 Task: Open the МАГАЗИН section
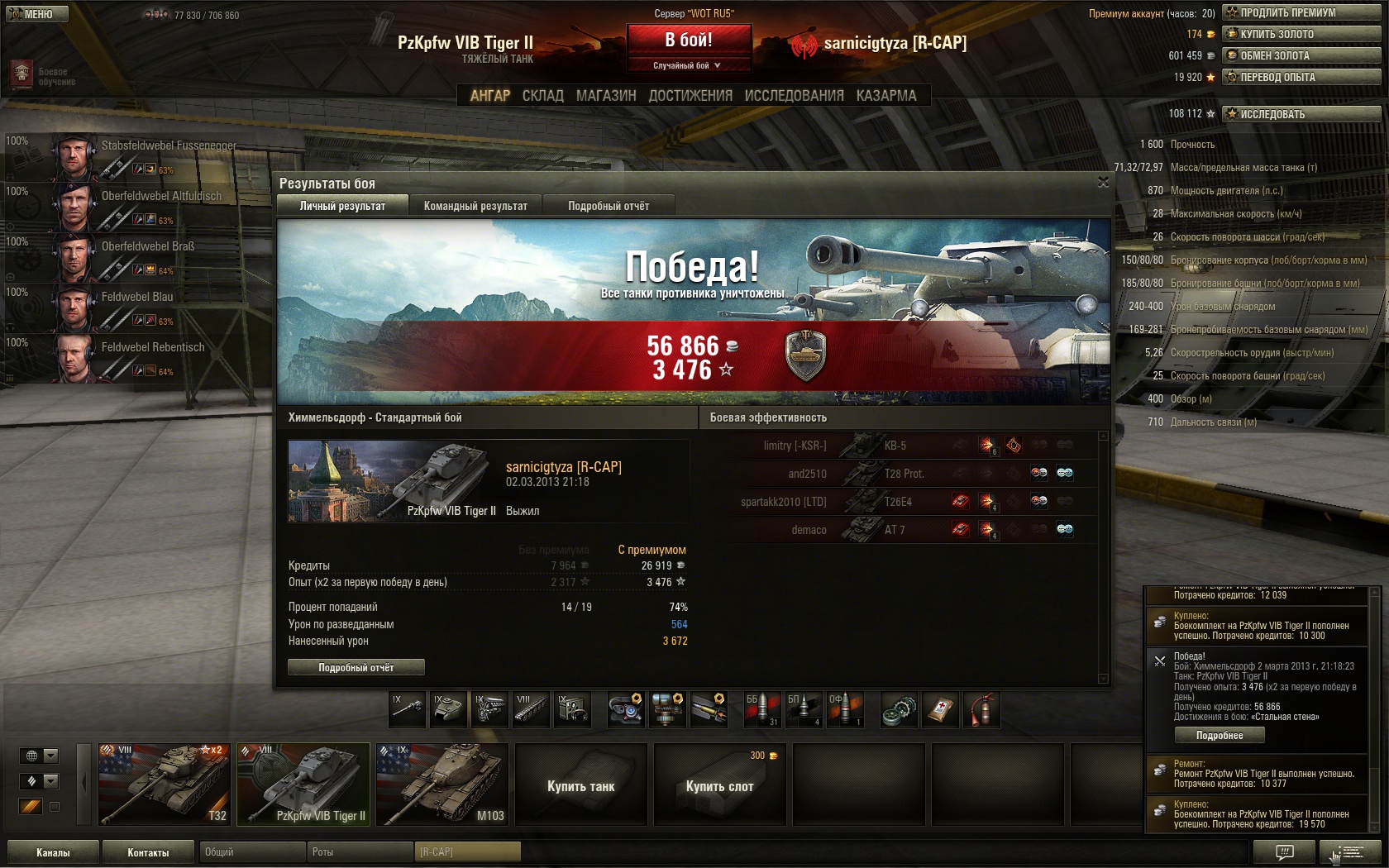click(606, 96)
